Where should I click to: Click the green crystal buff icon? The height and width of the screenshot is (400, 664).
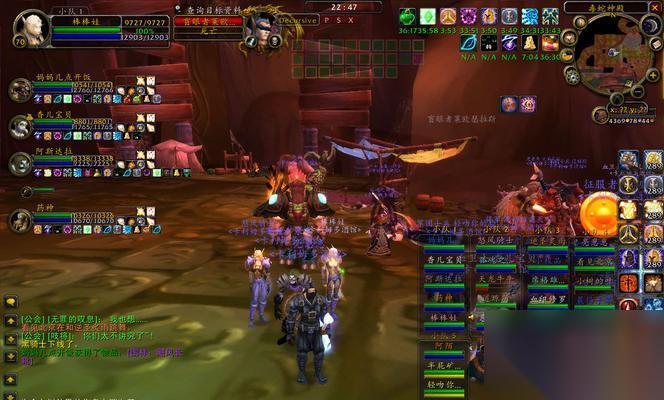coord(427,16)
